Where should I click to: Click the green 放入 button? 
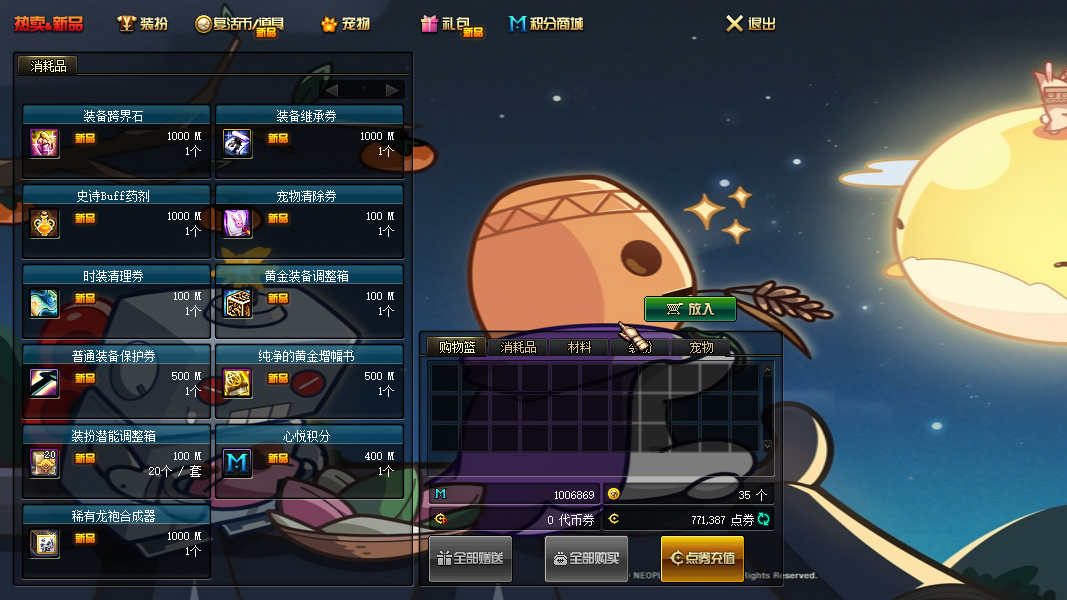690,309
